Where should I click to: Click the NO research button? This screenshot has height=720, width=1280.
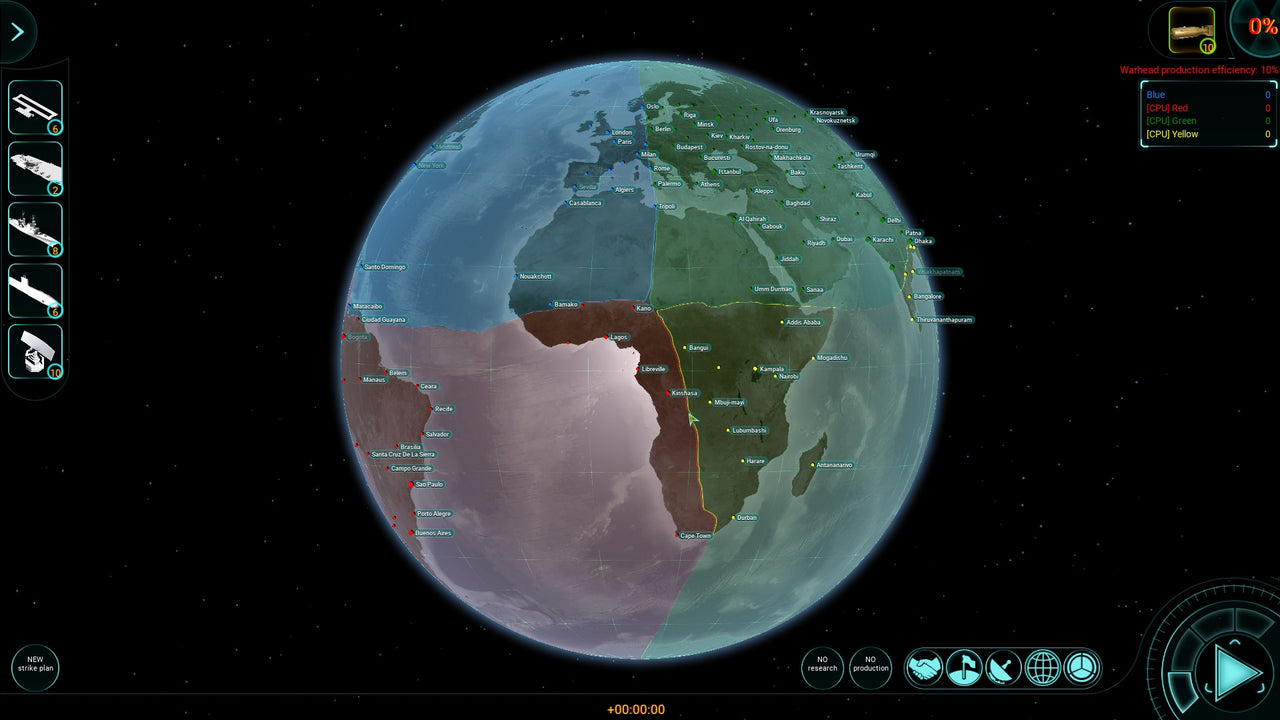point(822,665)
